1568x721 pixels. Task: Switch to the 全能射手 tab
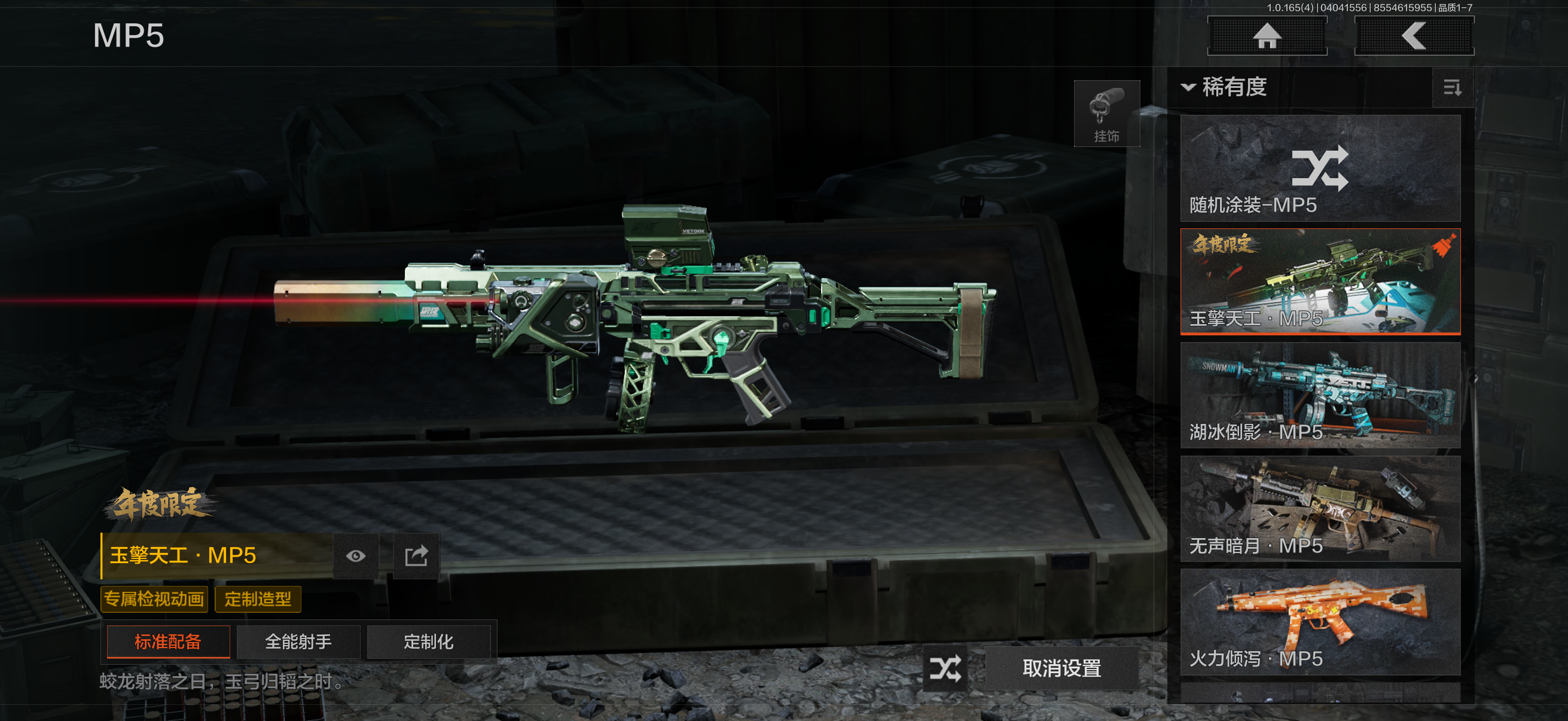pos(298,641)
